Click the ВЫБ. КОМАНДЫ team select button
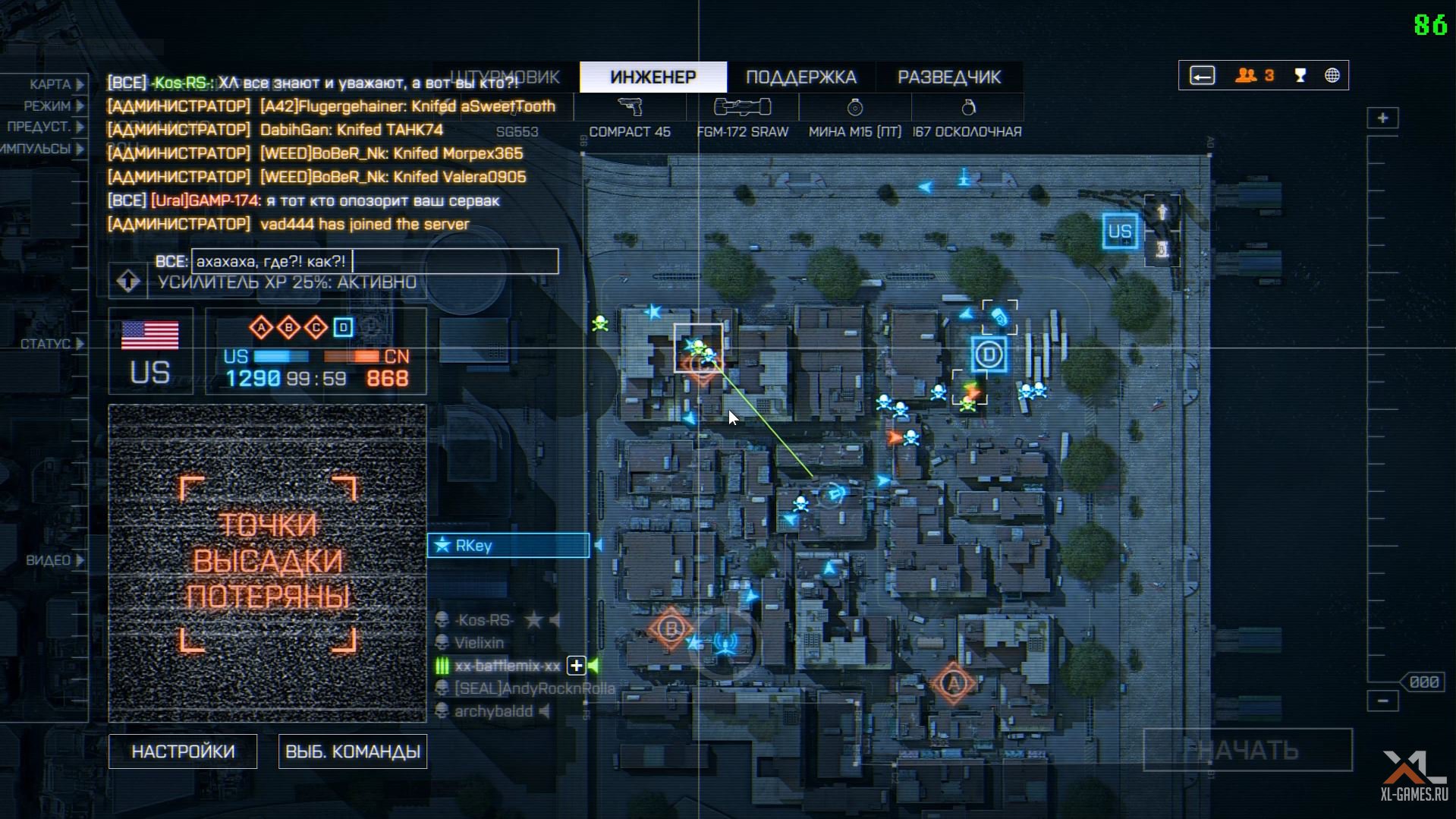 (352, 751)
